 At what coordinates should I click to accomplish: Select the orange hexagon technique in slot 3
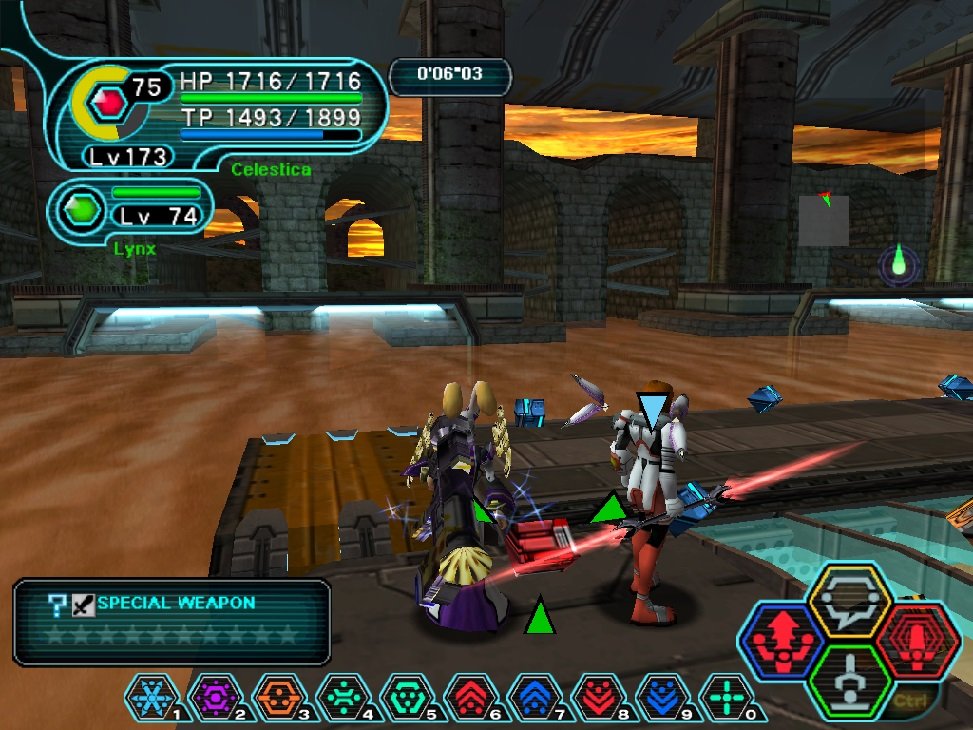click(280, 697)
